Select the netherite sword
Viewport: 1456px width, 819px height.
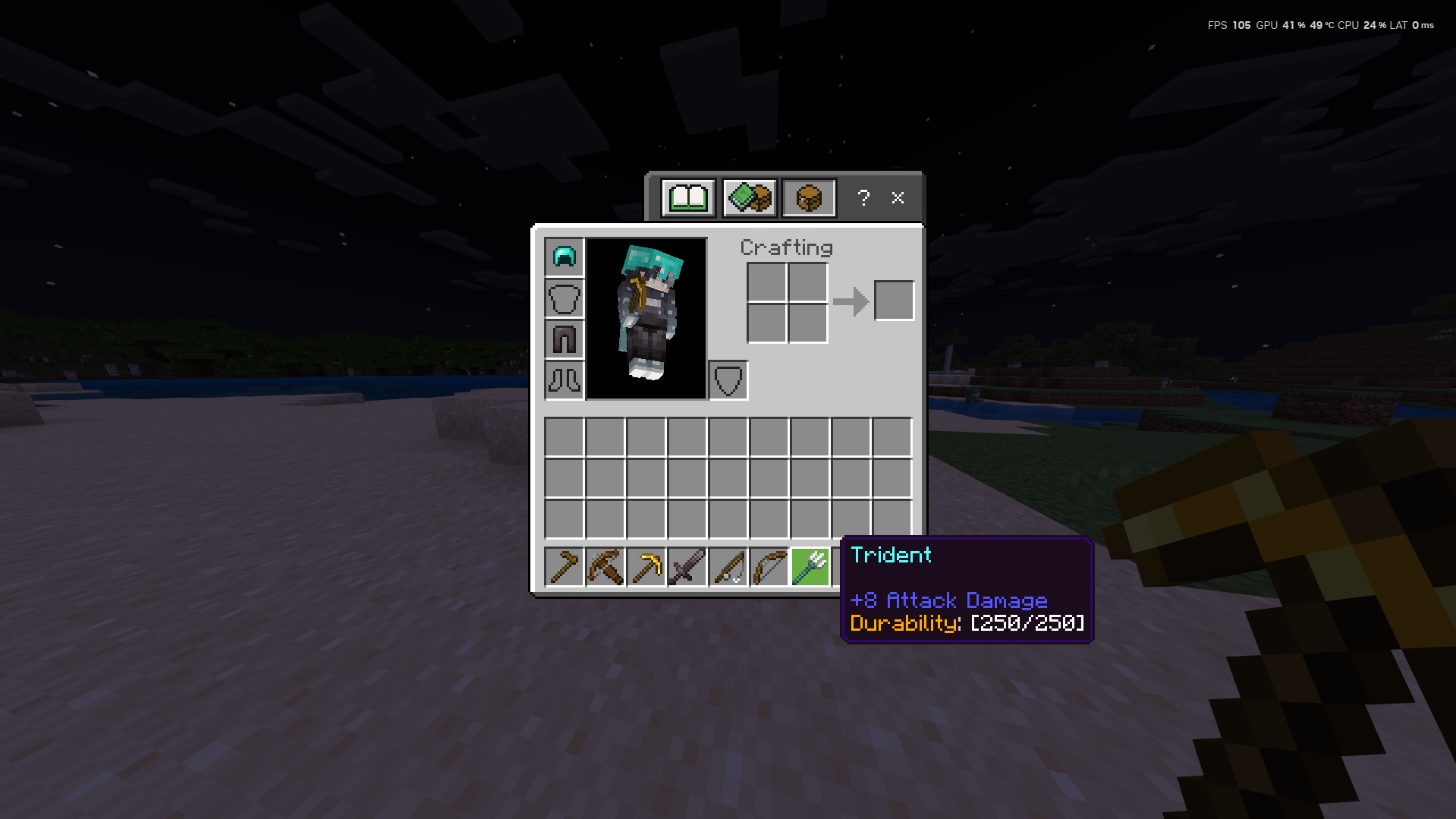687,566
